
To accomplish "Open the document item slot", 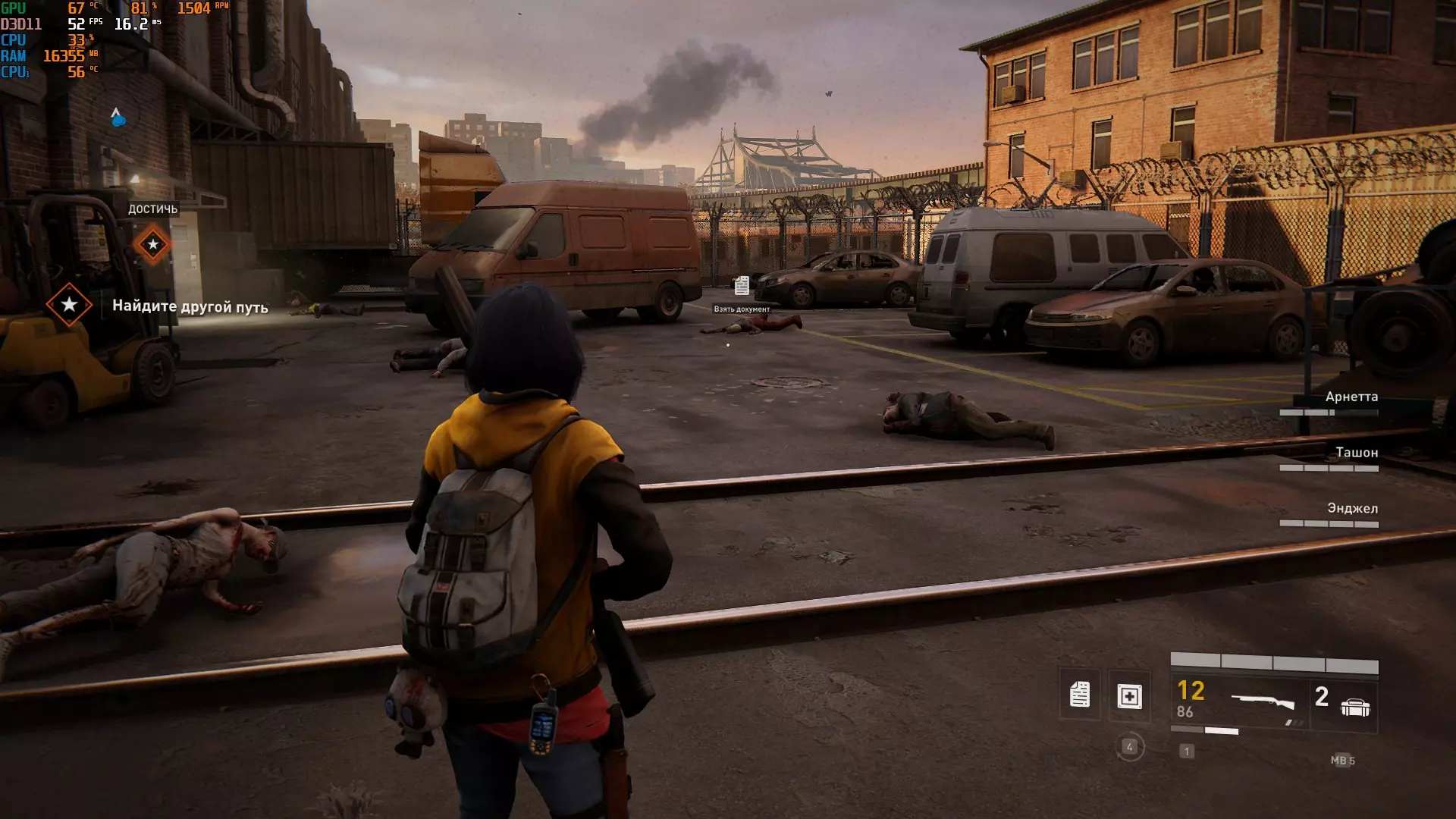I will (x=1080, y=695).
